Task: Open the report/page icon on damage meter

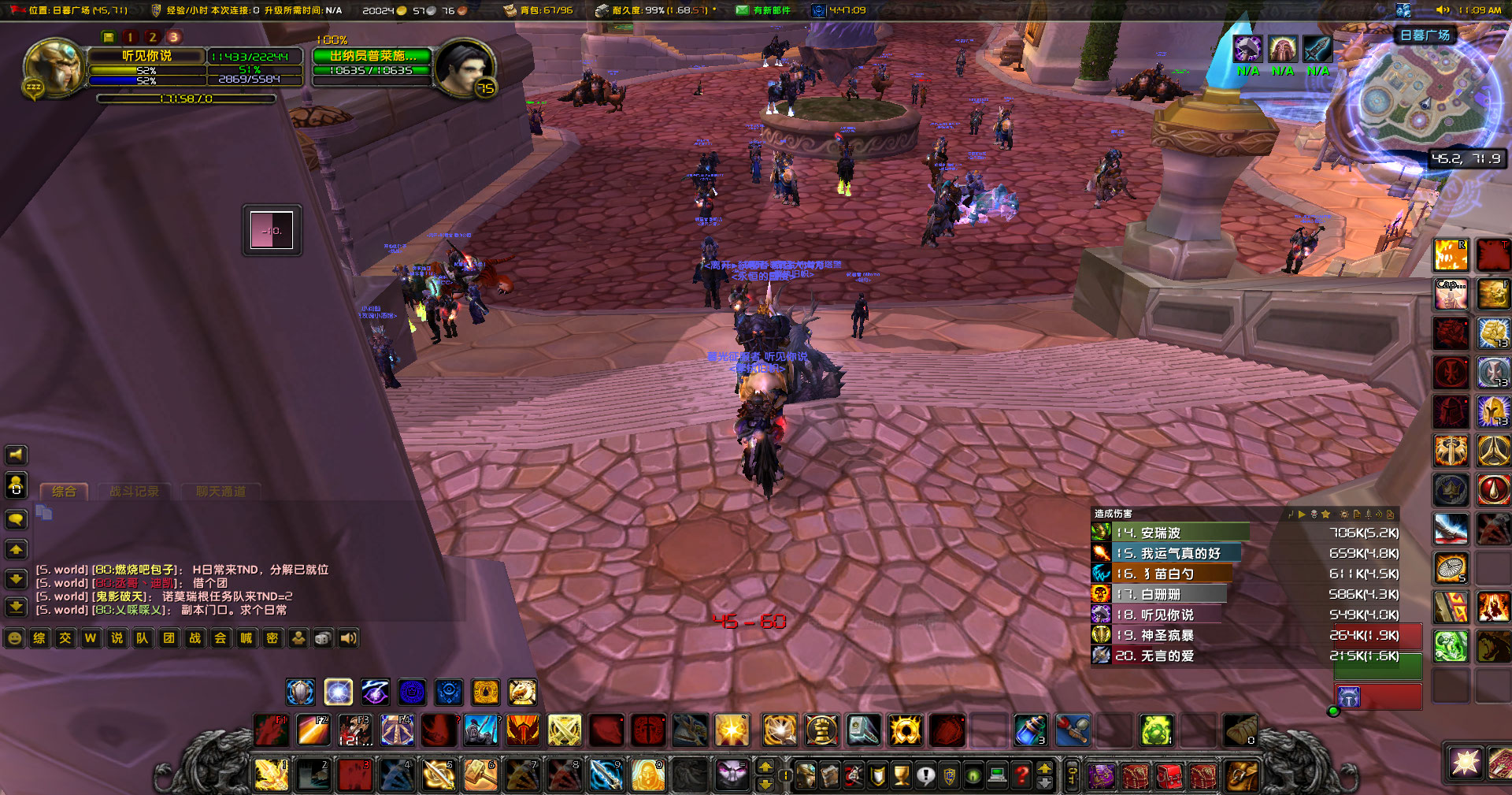Action: [x=1357, y=515]
